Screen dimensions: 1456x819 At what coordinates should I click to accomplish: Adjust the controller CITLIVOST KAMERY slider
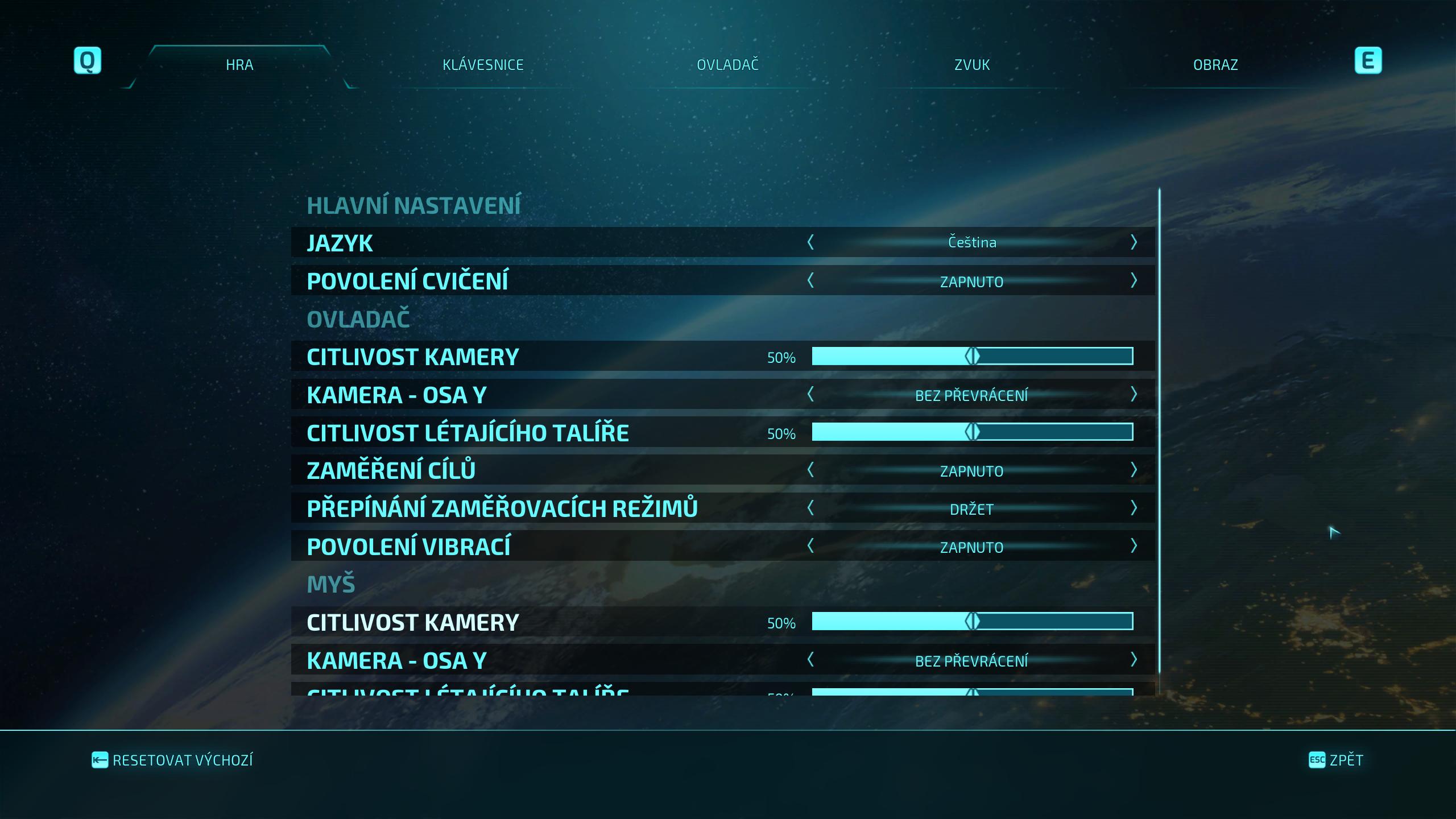pyautogui.click(x=972, y=357)
